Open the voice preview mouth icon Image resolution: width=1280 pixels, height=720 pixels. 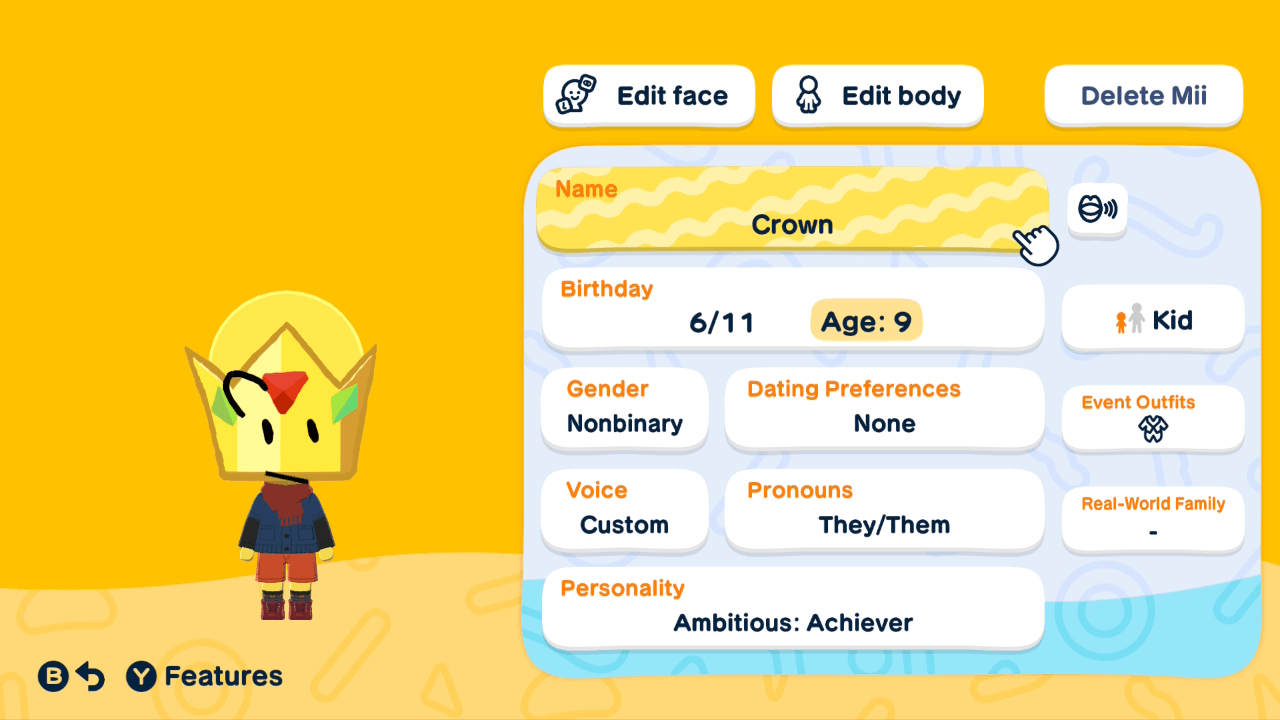1097,210
